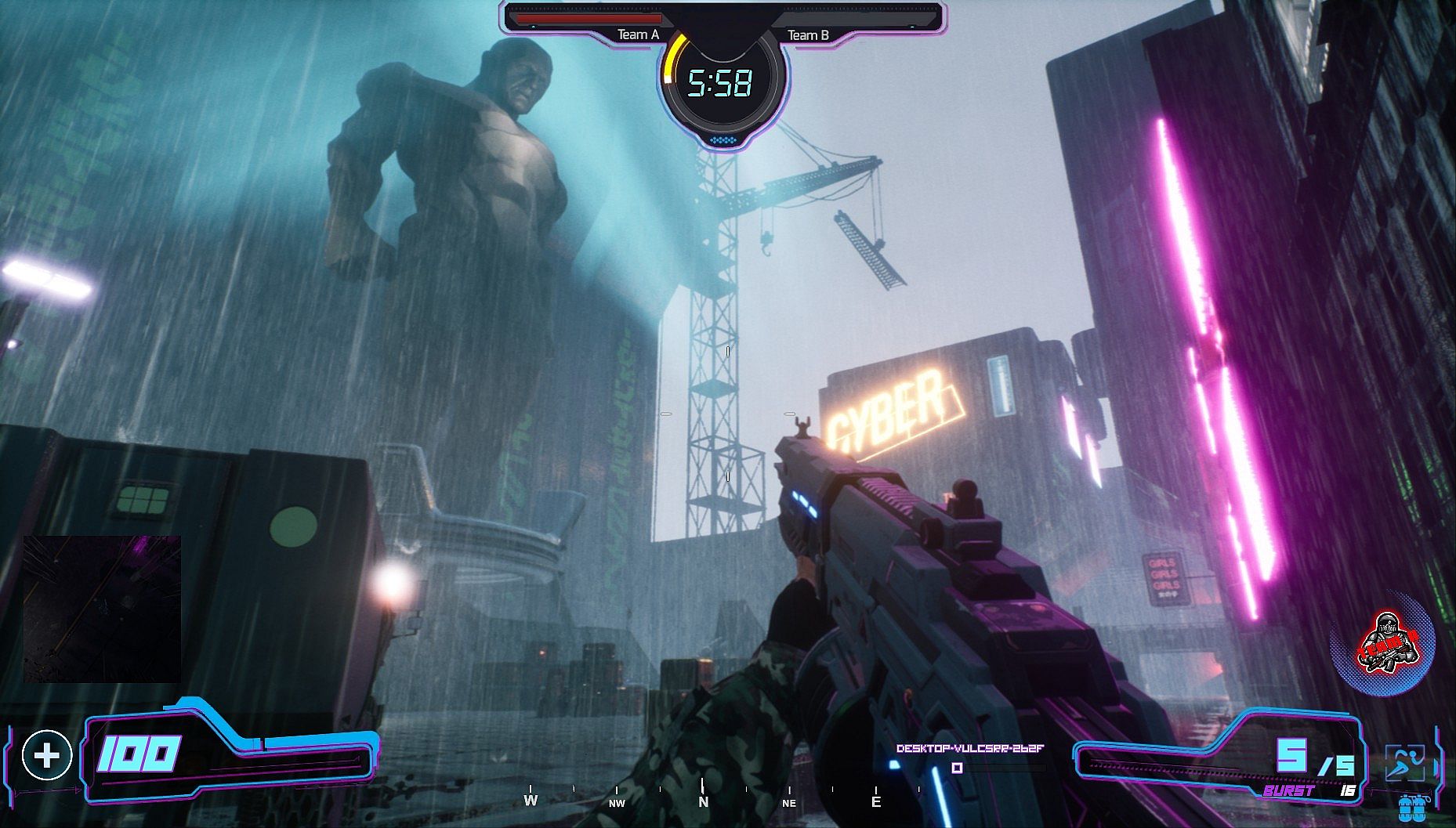Screen dimensions: 1456x828
Task: Activate the sprint runner icon
Action: coord(1404,762)
